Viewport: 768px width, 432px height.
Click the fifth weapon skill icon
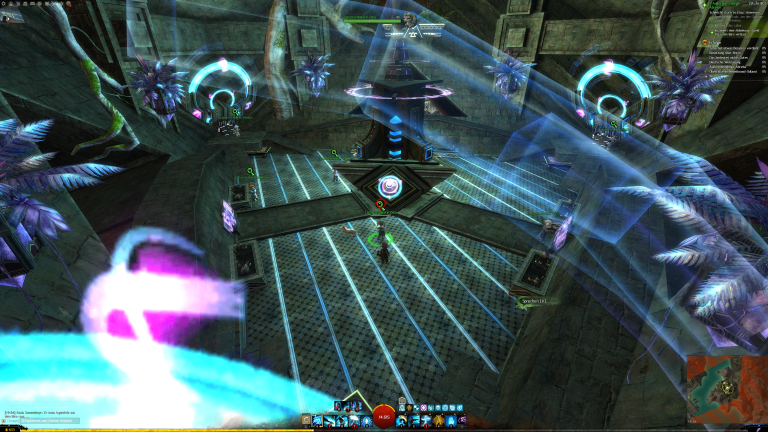[364, 420]
